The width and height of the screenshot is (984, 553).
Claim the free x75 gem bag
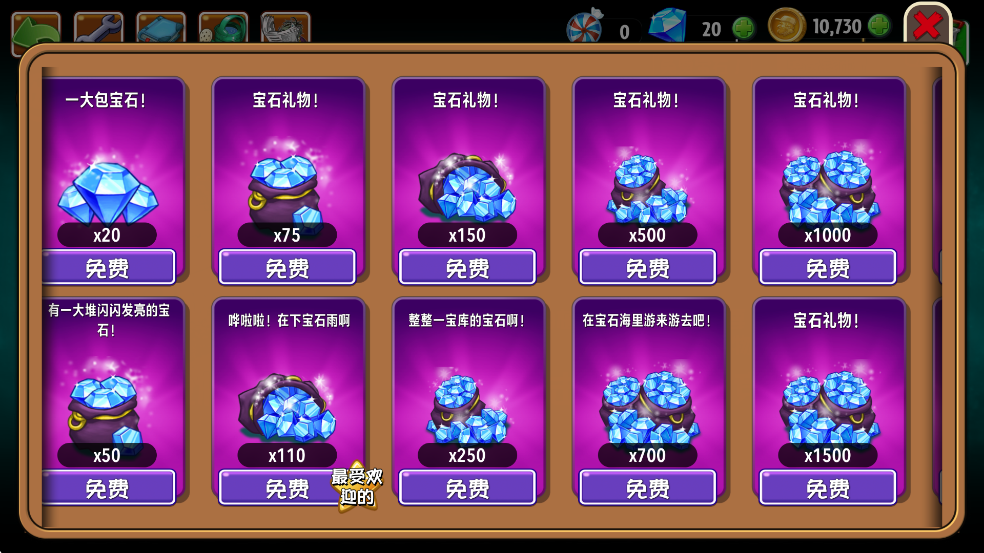coord(287,268)
